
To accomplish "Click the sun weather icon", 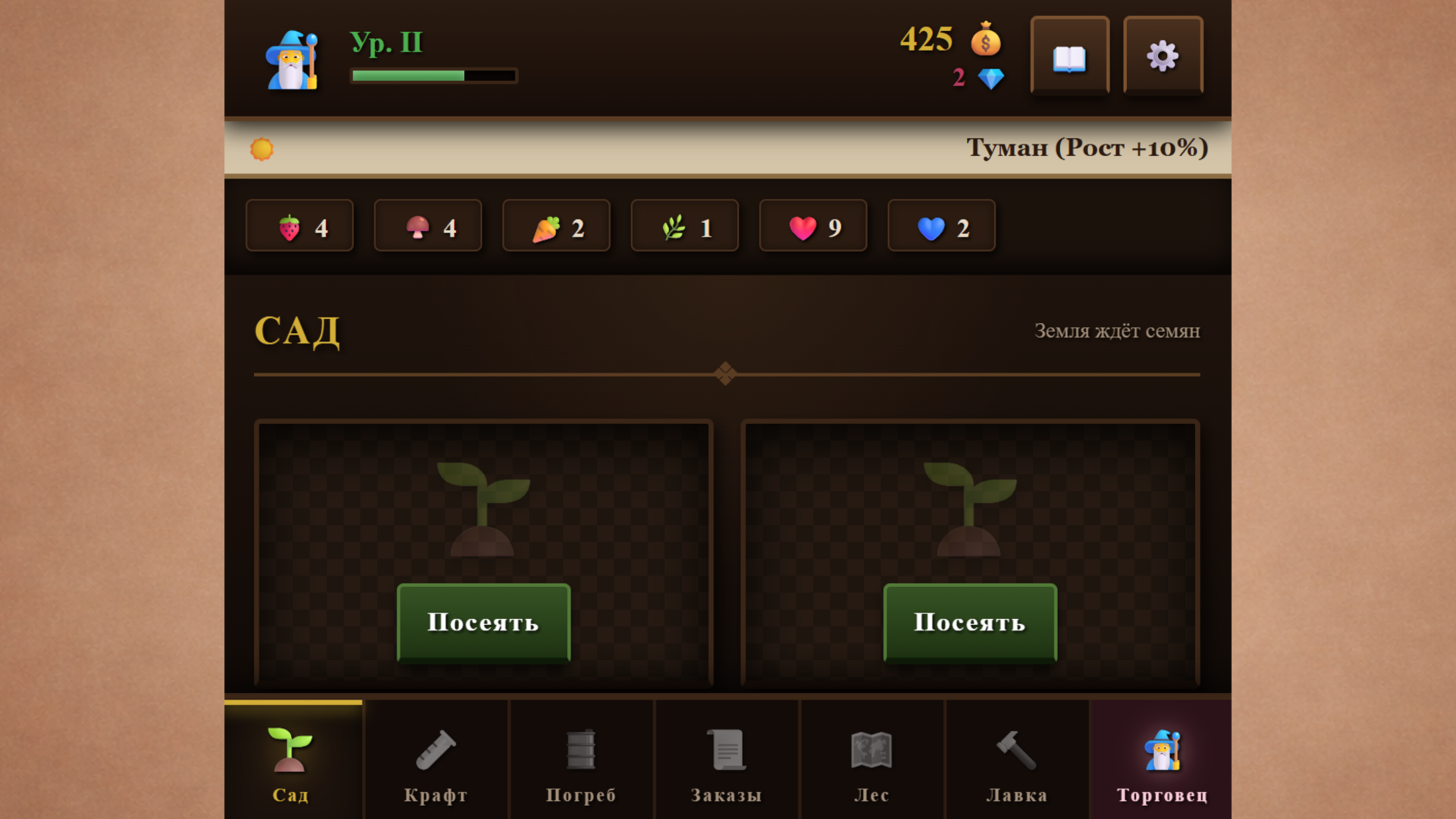I will (x=262, y=148).
